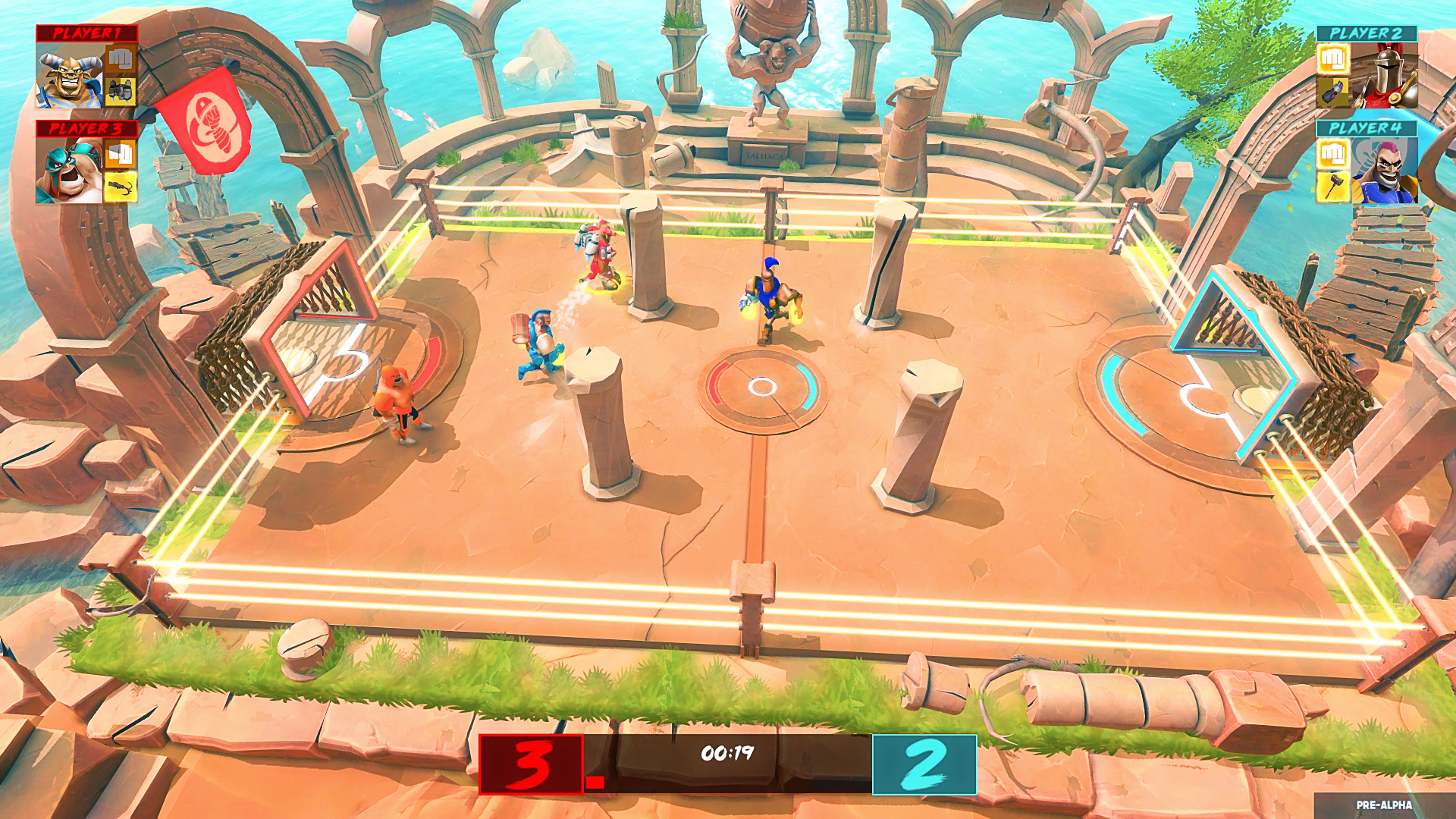Click Player 3's luchador portrait
This screenshot has width=1456, height=819.
click(69, 168)
